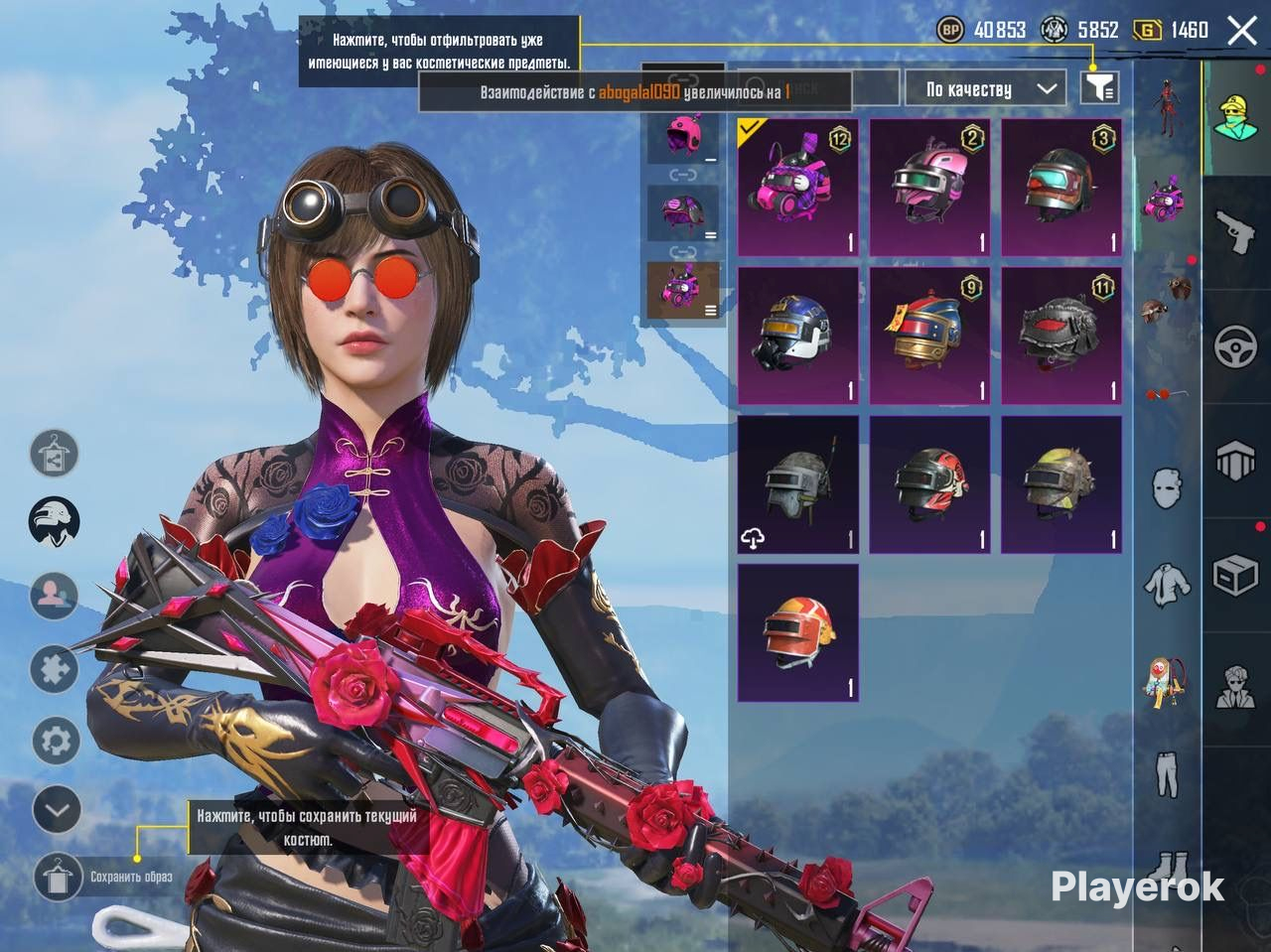Select the black helmet with red emblem

point(1060,336)
